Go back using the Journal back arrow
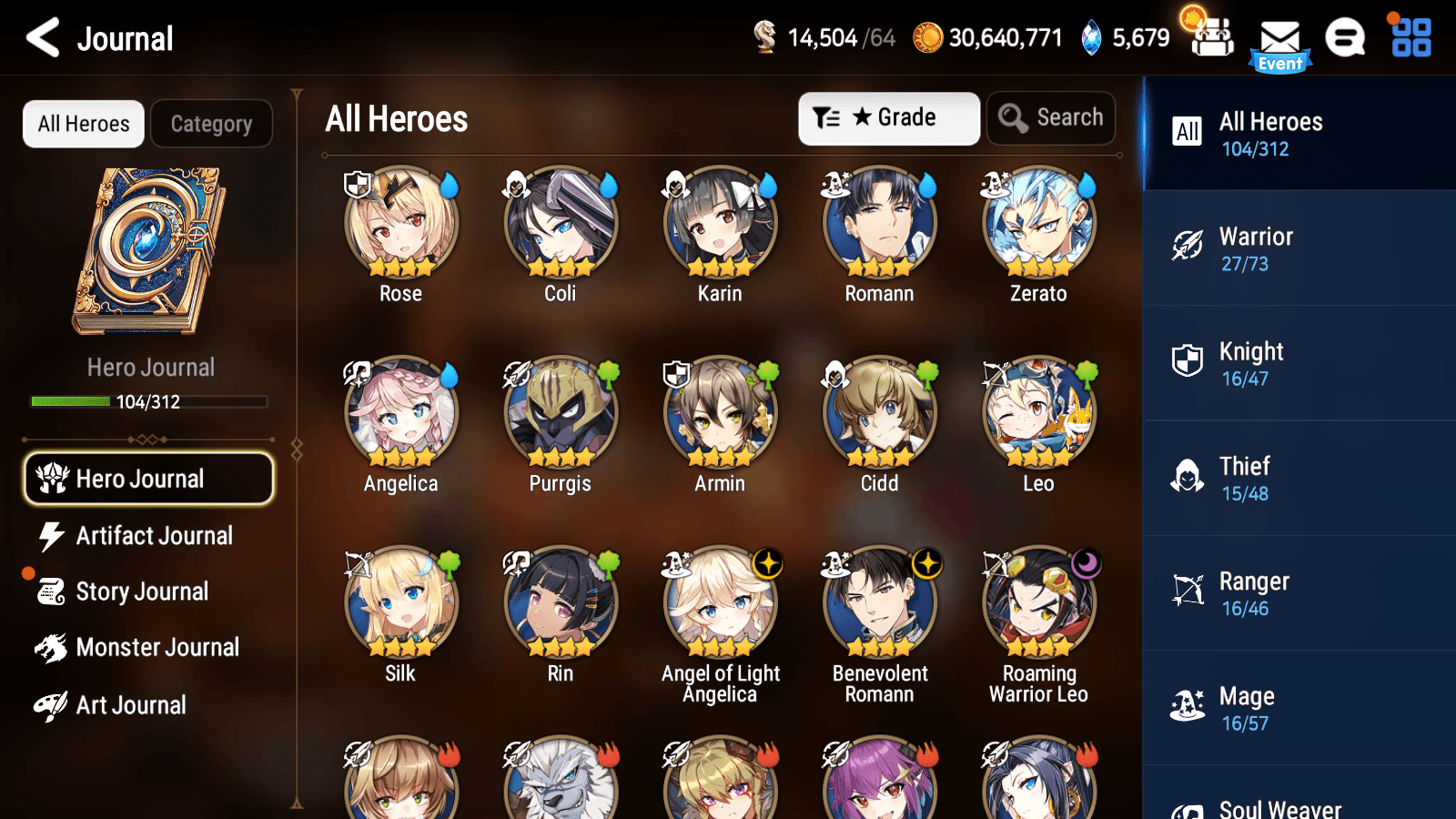This screenshot has height=819, width=1456. click(x=40, y=38)
